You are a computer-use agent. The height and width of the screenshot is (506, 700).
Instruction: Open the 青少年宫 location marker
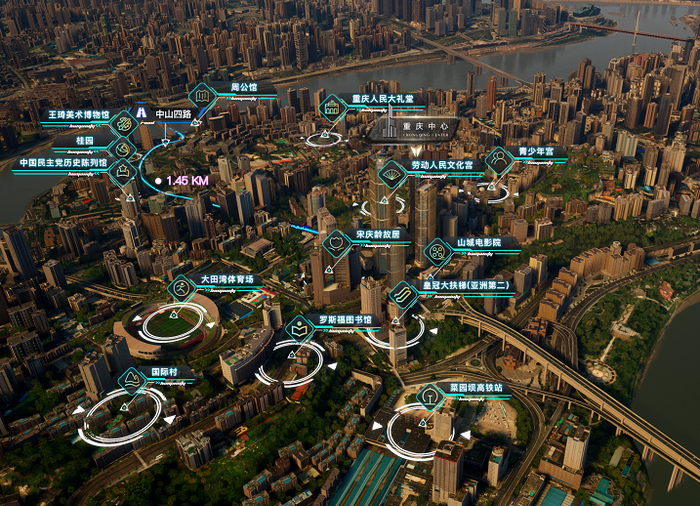[497, 160]
